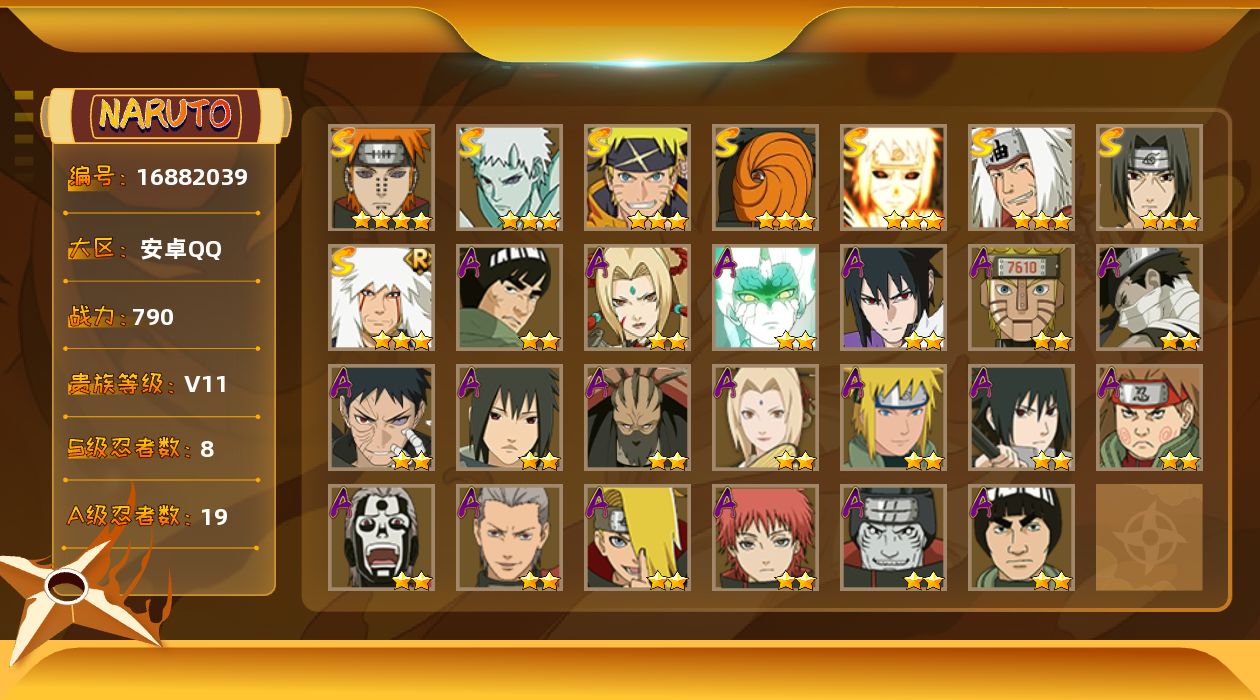
Task: Choose Hidan with the skull face paint
Action: point(381,537)
